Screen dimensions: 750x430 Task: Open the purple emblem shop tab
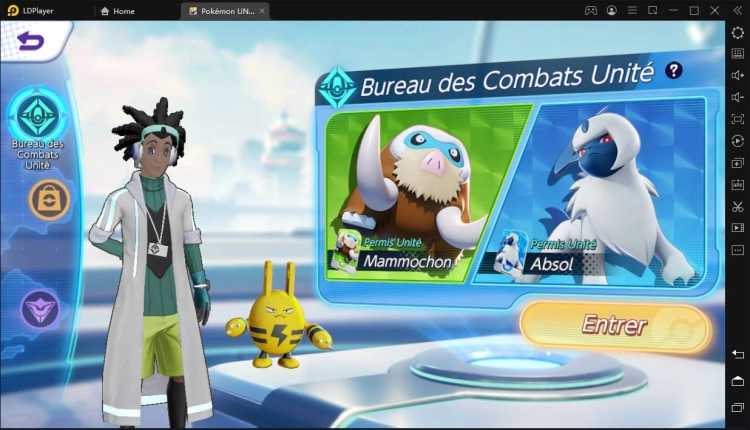coord(41,307)
